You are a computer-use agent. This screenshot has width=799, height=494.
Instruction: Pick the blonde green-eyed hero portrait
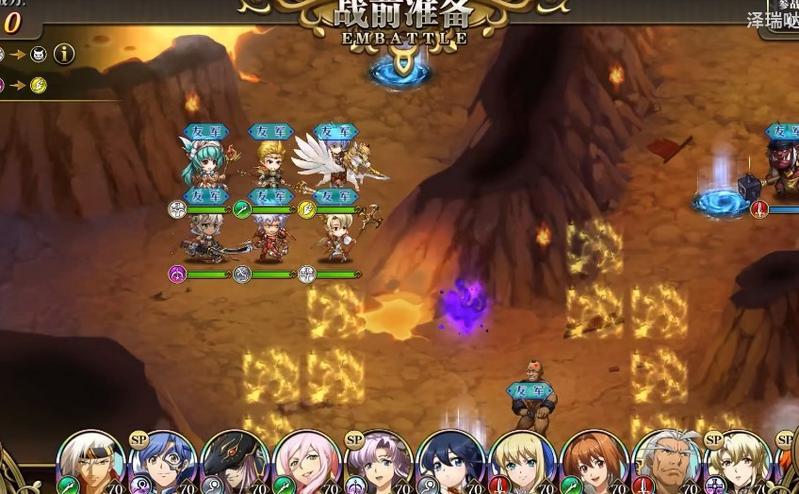523,462
